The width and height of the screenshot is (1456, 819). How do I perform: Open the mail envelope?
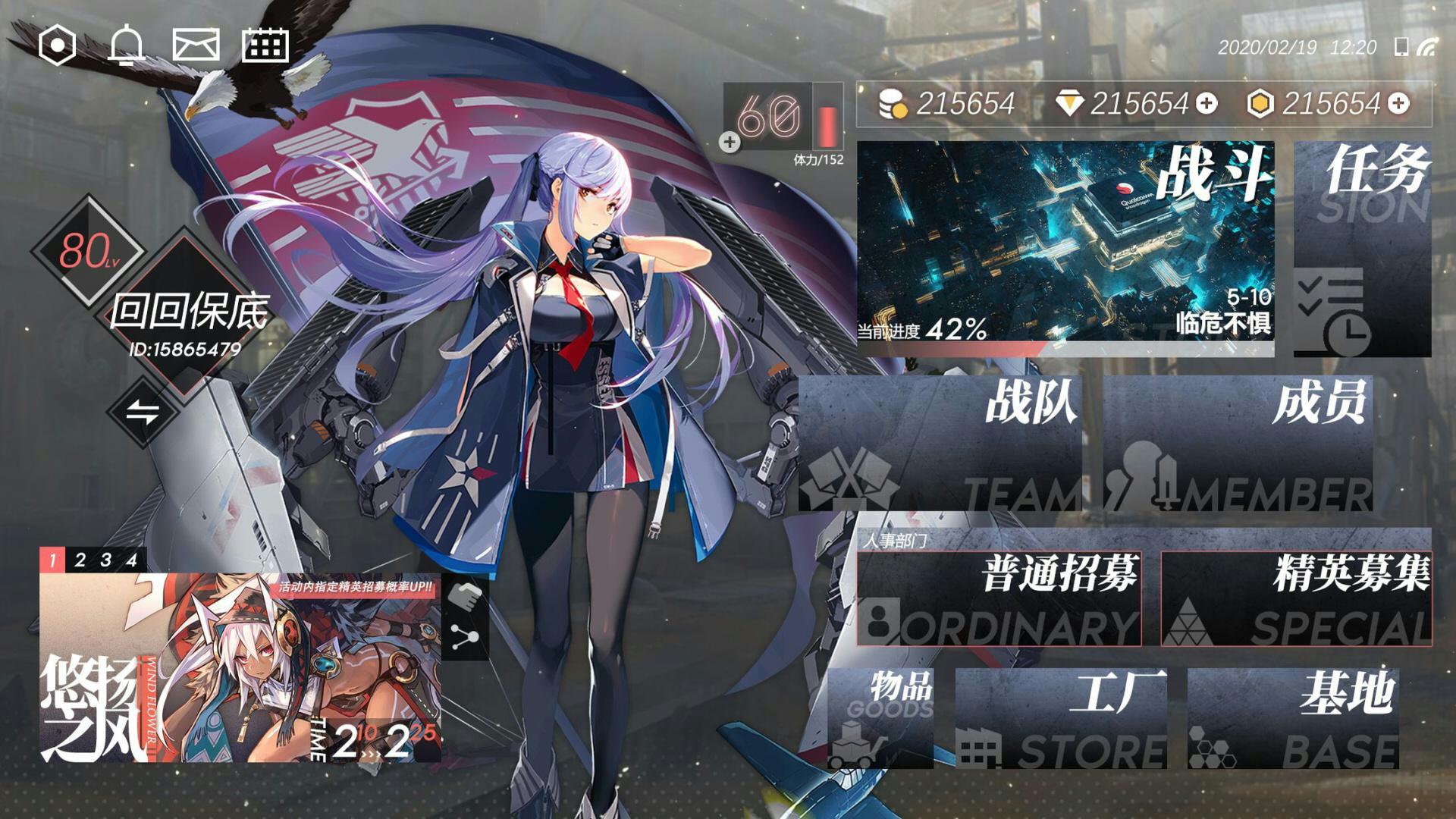(196, 45)
